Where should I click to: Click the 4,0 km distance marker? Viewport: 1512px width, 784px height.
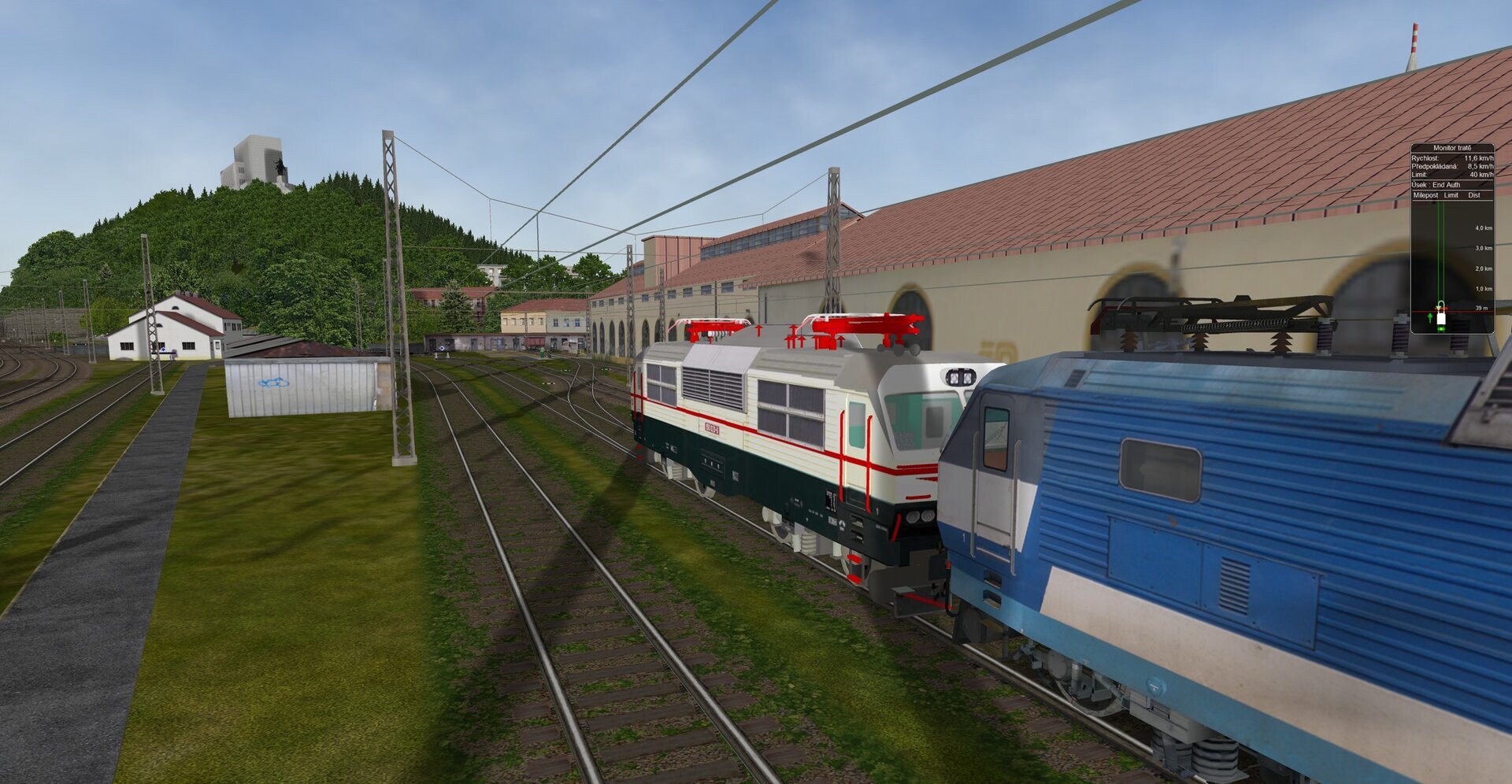click(1483, 228)
